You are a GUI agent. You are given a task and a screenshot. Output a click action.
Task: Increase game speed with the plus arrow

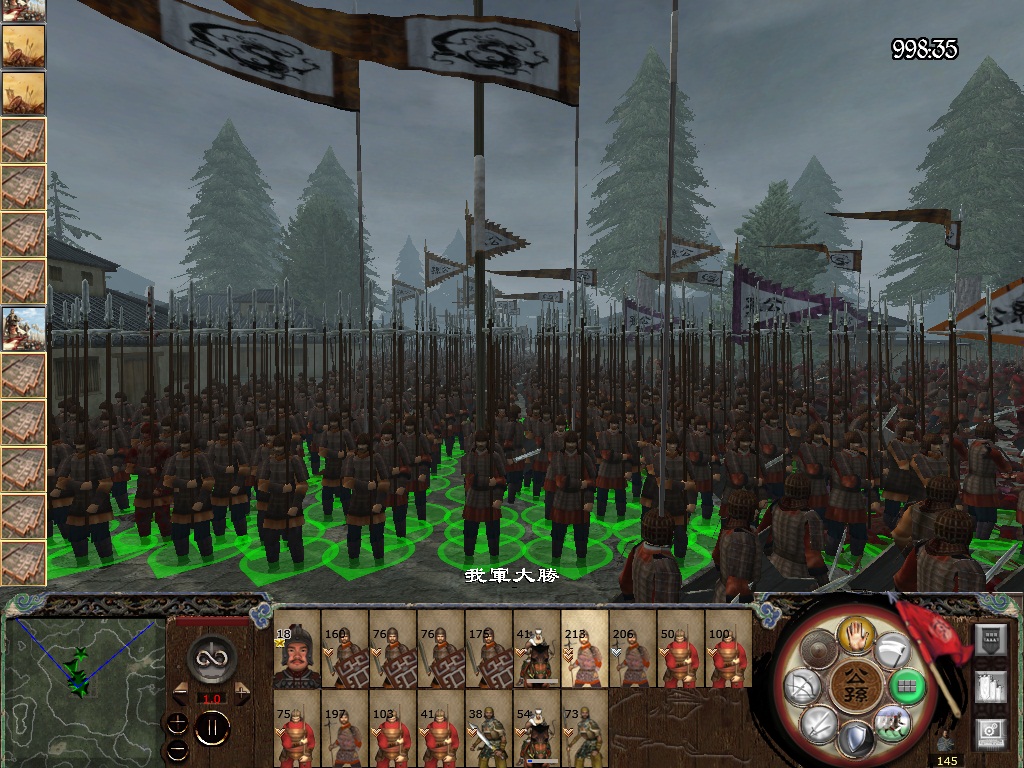(243, 694)
